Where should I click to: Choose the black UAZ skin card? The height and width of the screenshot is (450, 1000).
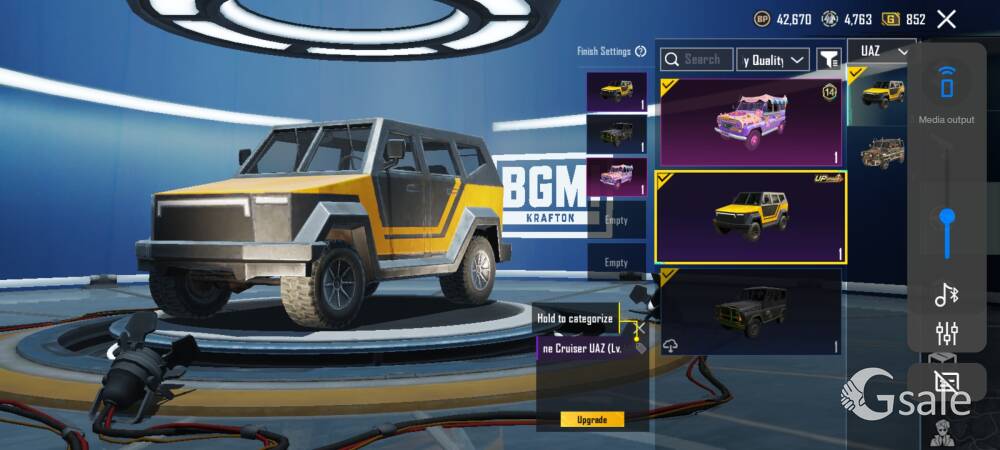750,311
